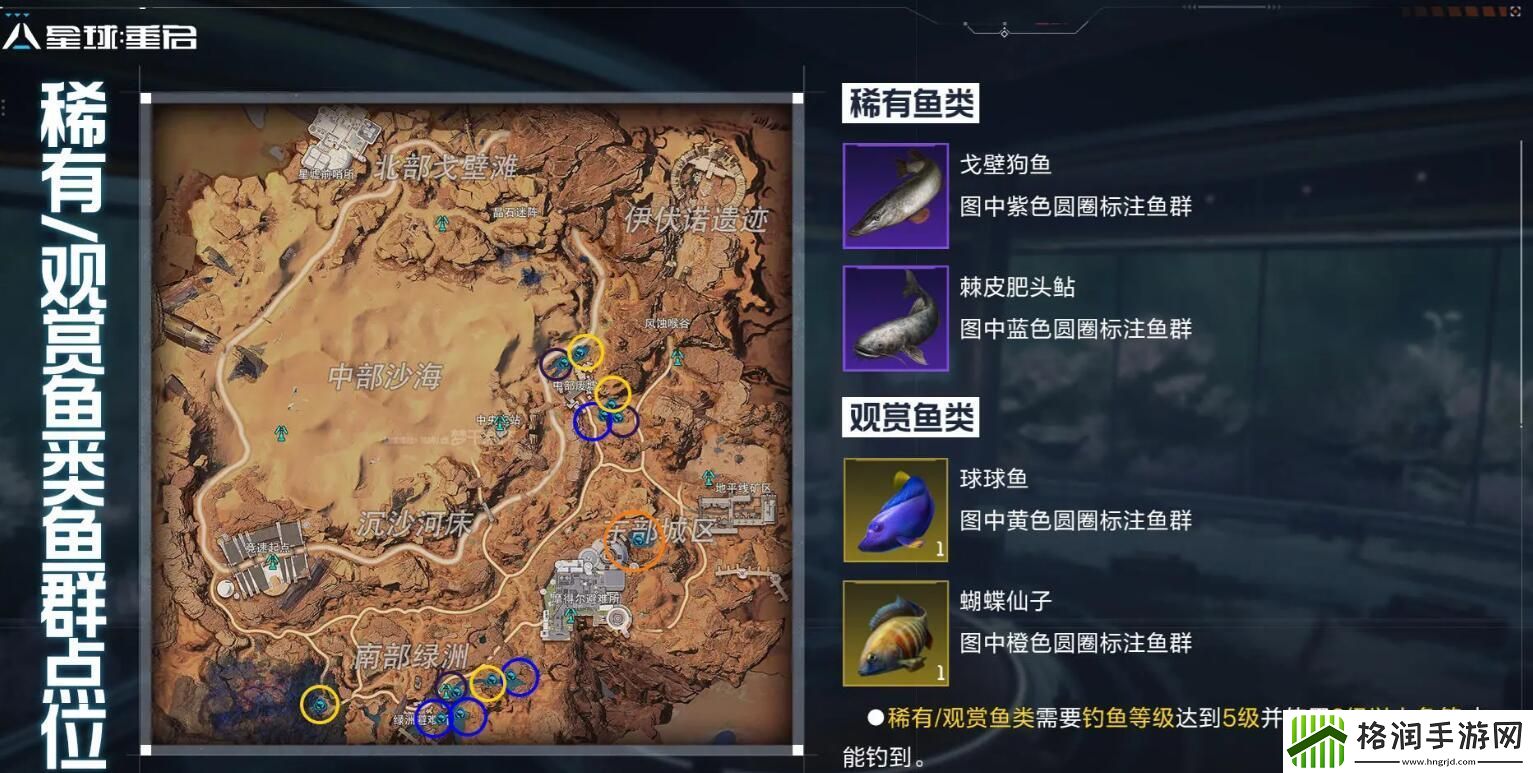The height and width of the screenshot is (773, 1533).
Task: Select the 戈壁狗鱼 fish thumbnail
Action: [895, 196]
